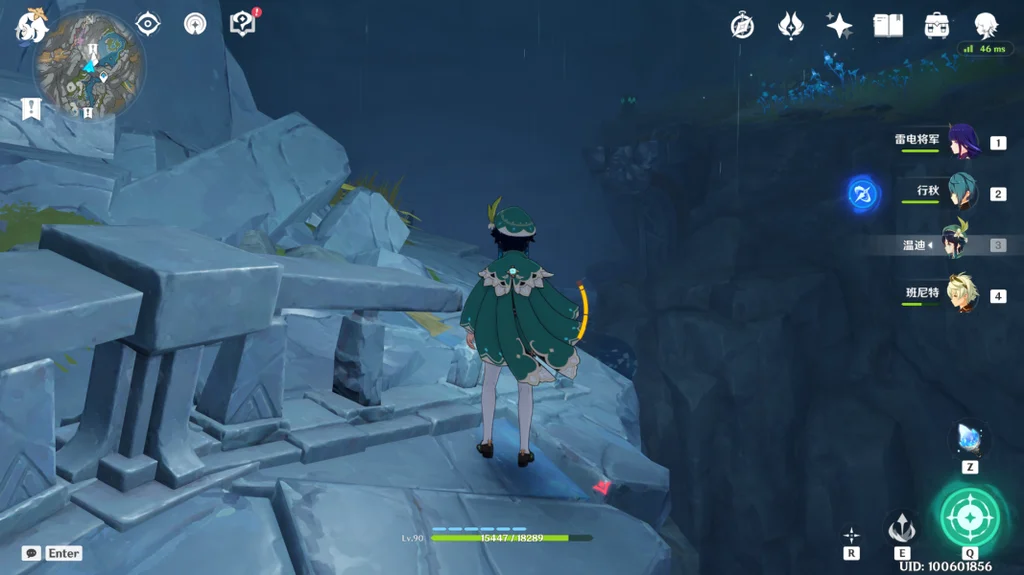The width and height of the screenshot is (1024, 575).
Task: Open the character screen icon
Action: tap(987, 26)
